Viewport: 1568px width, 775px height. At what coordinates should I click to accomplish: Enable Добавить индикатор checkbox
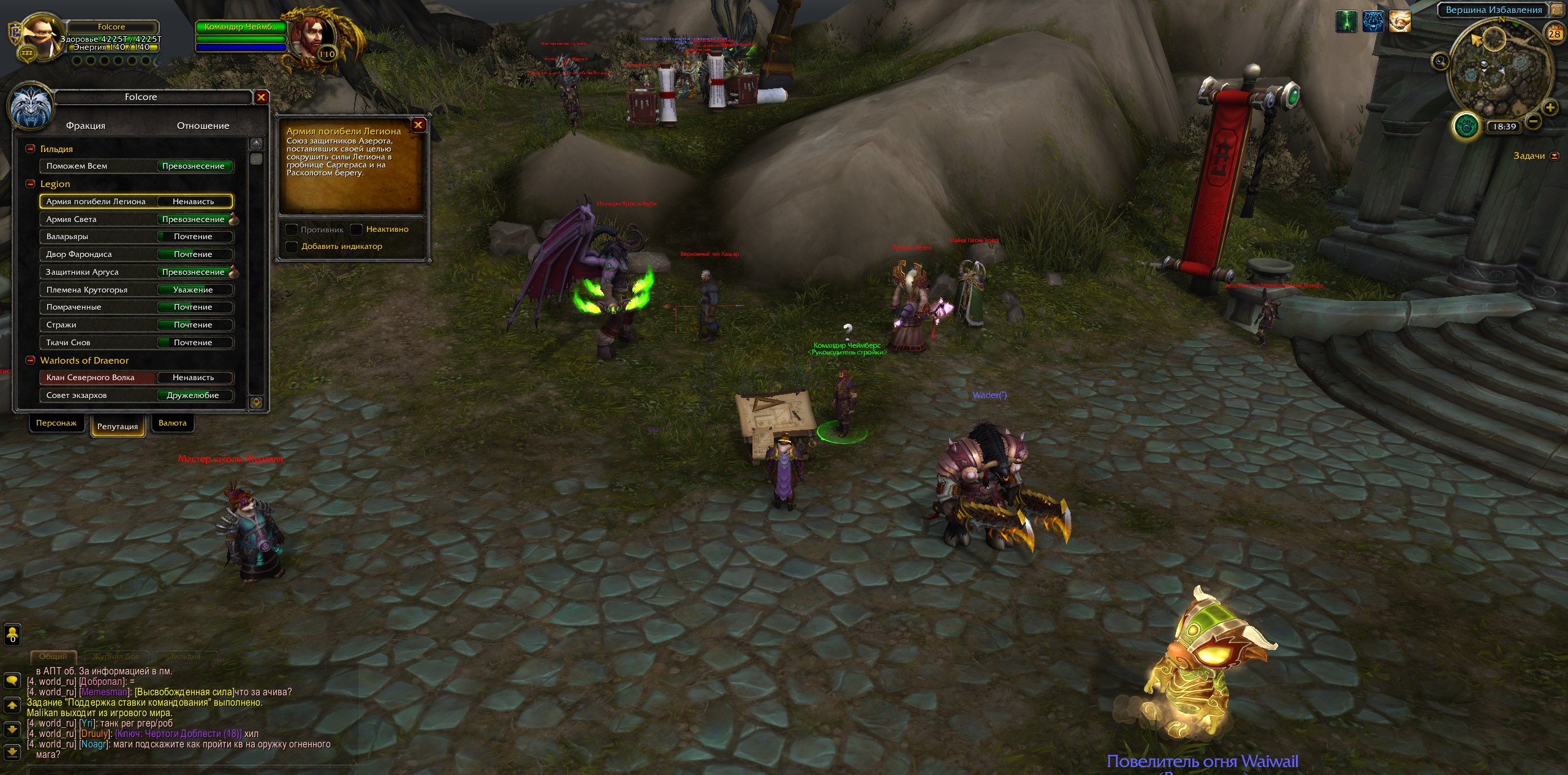point(292,246)
